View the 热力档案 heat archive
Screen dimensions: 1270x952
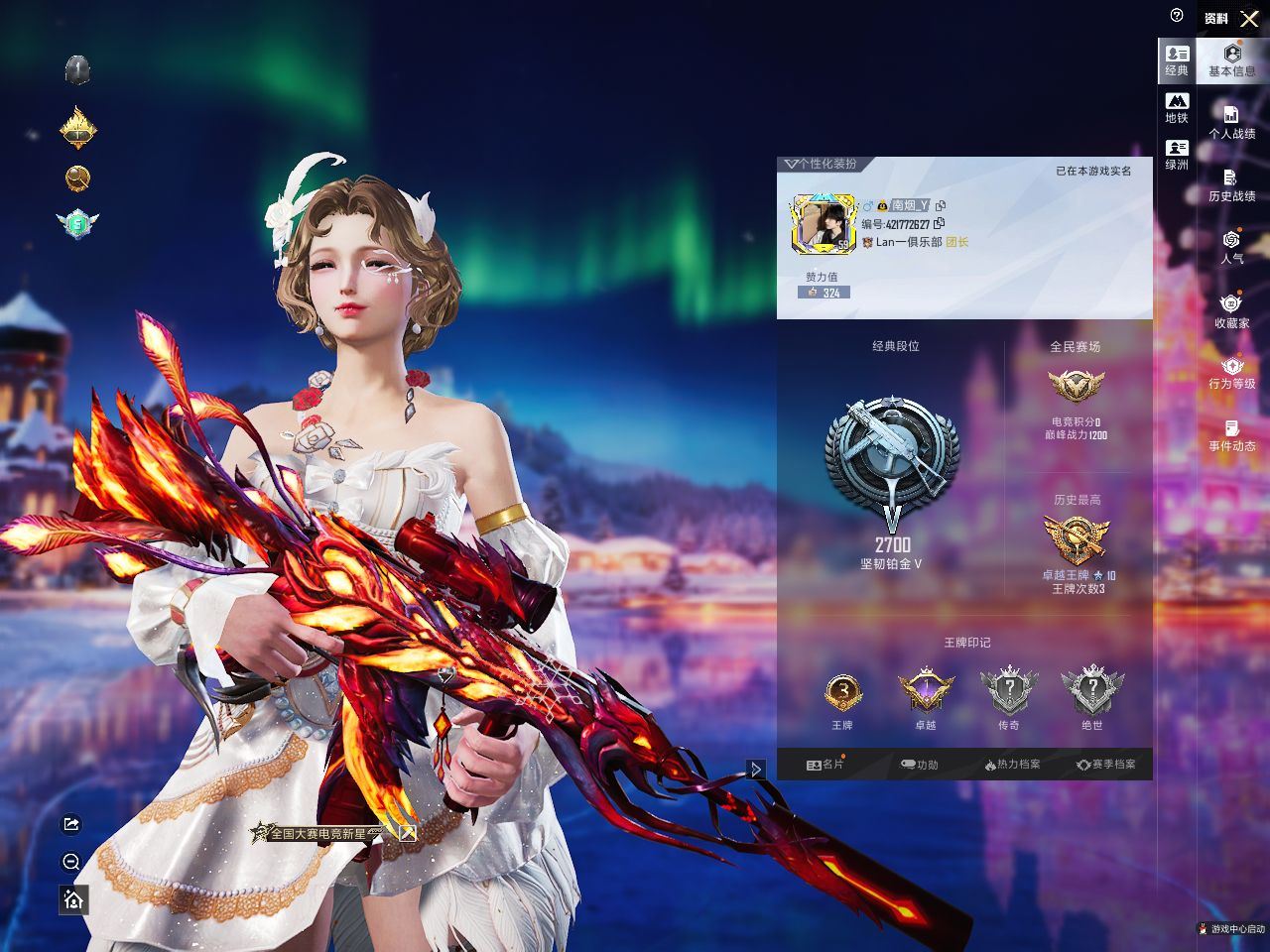pyautogui.click(x=1012, y=765)
